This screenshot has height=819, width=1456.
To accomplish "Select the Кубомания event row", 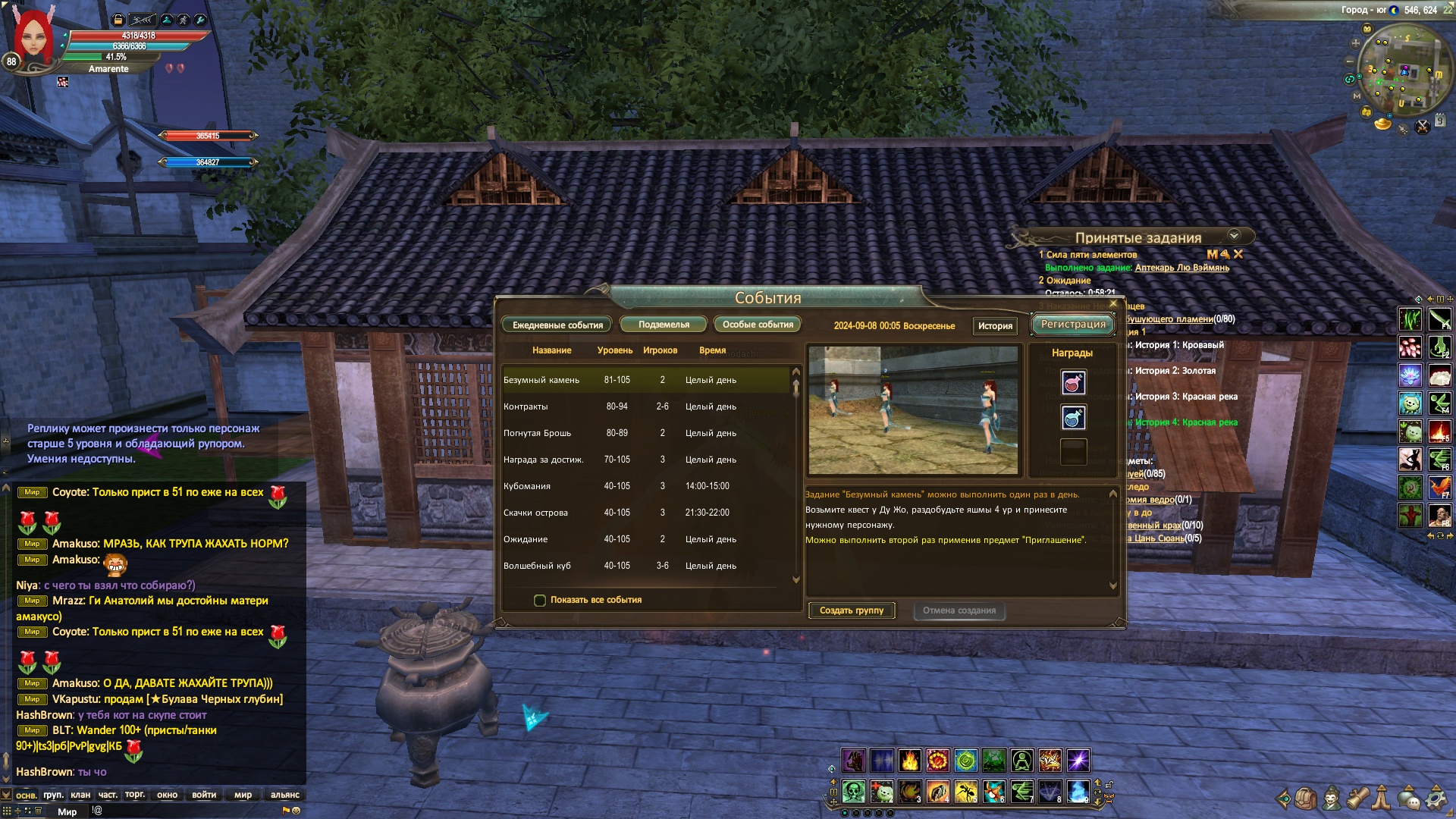I will click(645, 486).
